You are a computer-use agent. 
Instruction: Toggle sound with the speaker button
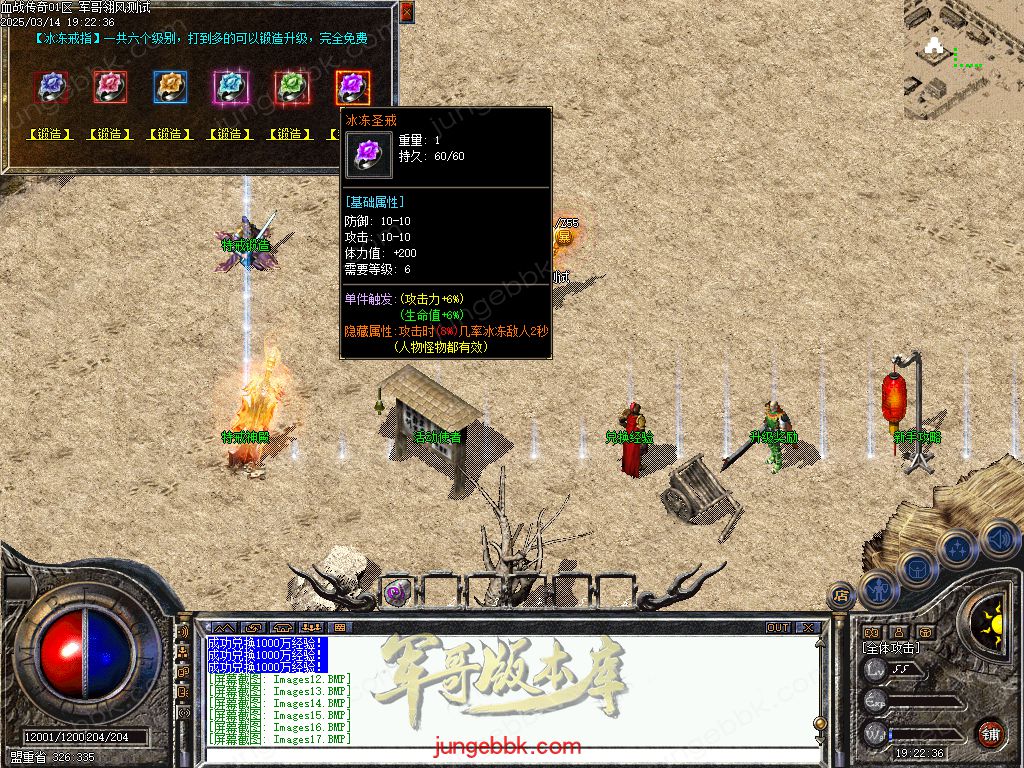[x=997, y=539]
